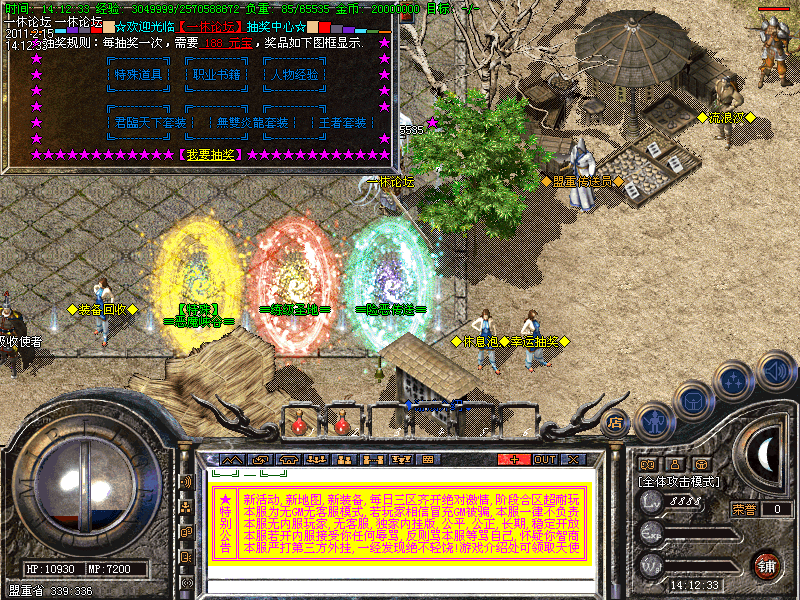Choose the 职业书籍 prize option
Viewport: 800px width, 600px height.
(x=215, y=74)
